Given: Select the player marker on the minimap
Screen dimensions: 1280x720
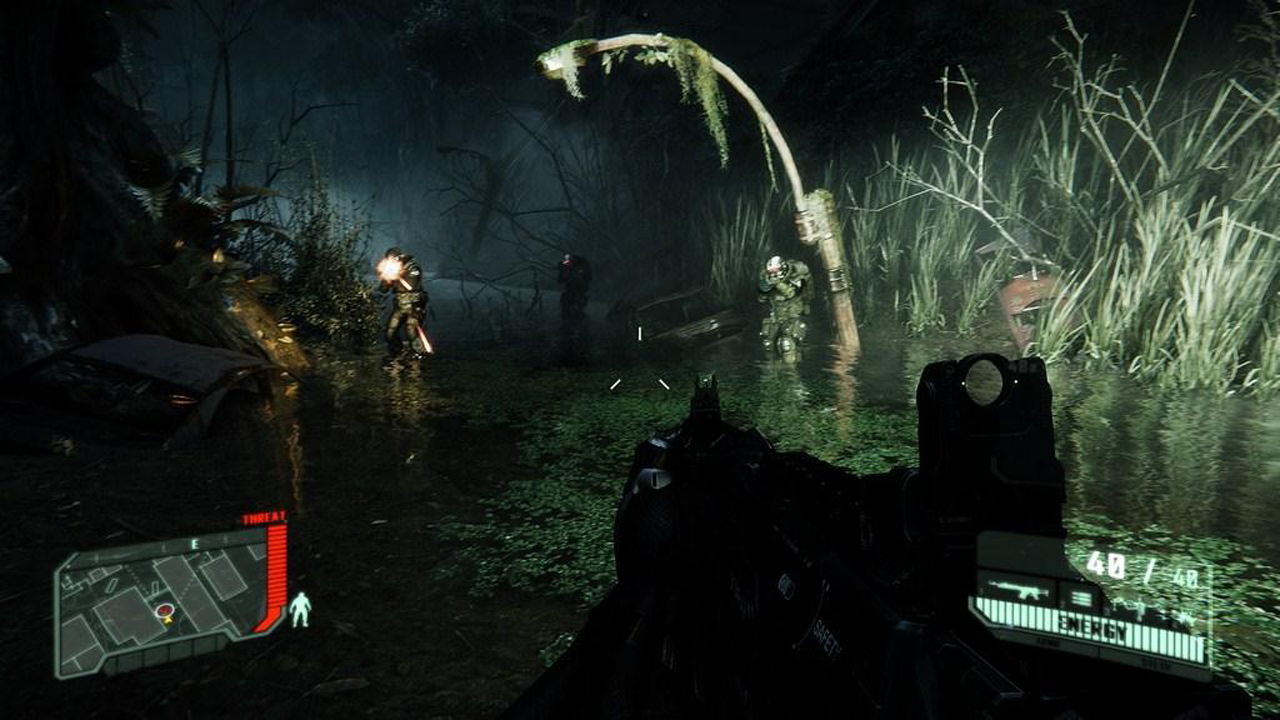Looking at the screenshot, I should coord(165,611).
